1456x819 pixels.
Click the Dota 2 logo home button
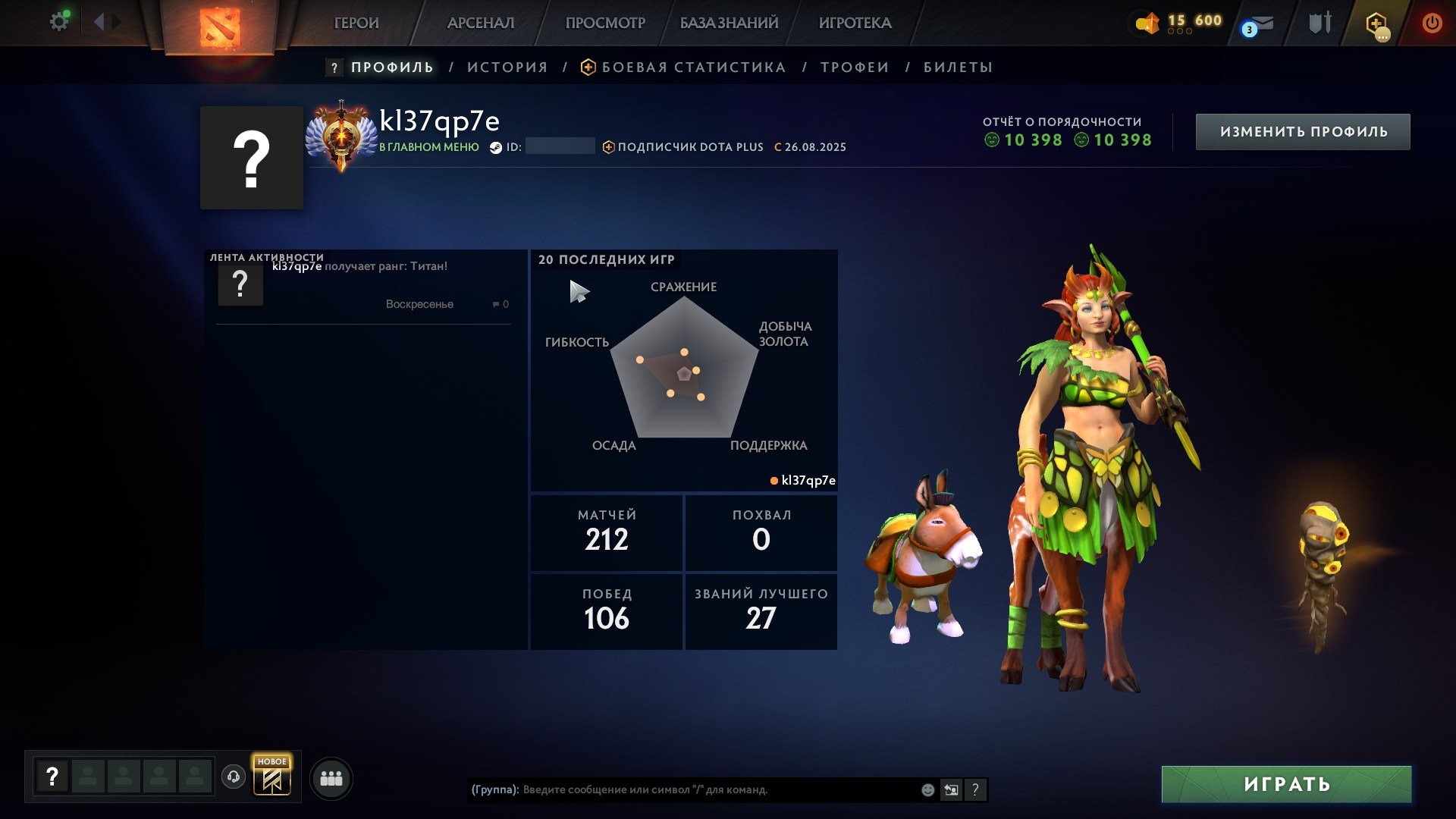pyautogui.click(x=220, y=27)
